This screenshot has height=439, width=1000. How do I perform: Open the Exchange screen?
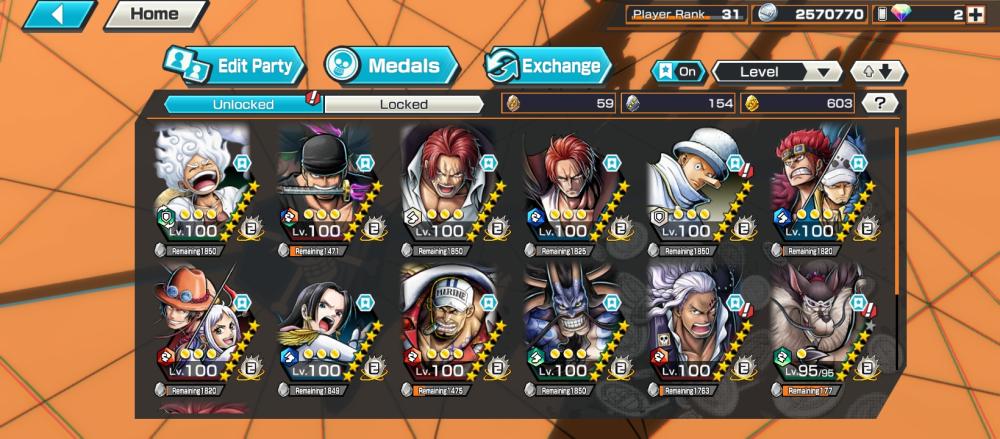pos(548,67)
